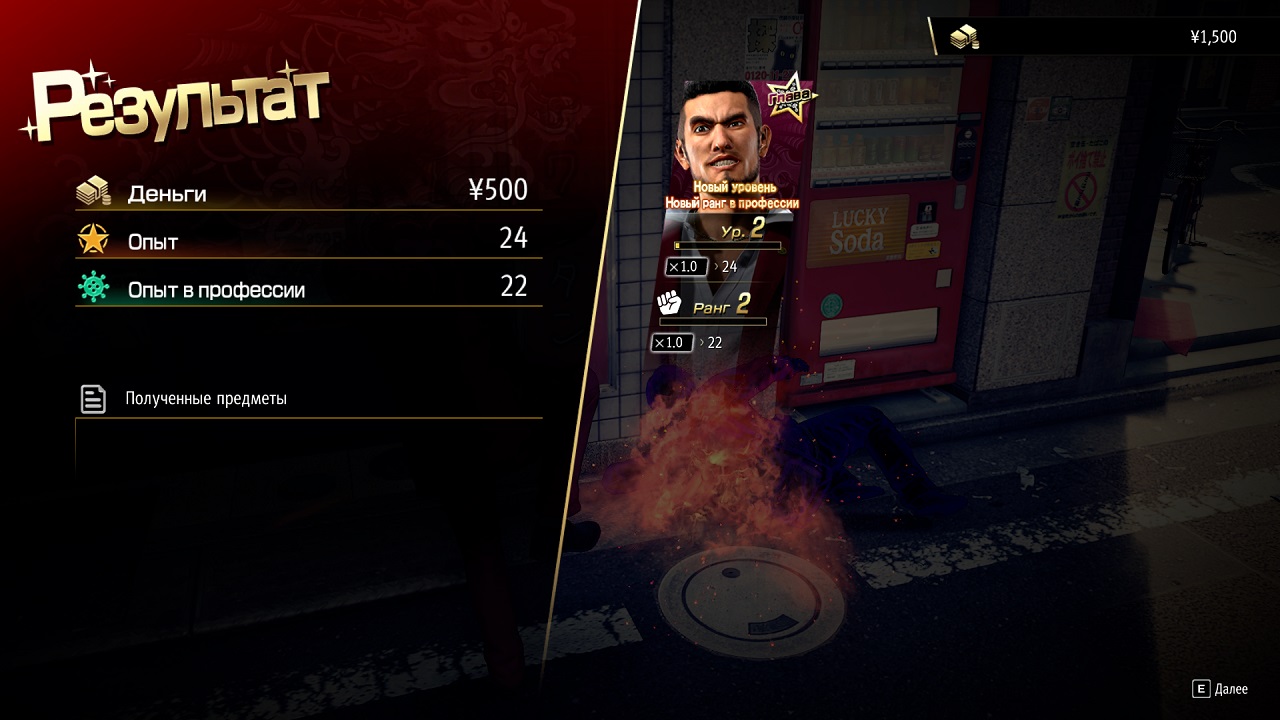Click the green gear icon for Опыт в профессии
The image size is (1280, 720).
point(91,286)
